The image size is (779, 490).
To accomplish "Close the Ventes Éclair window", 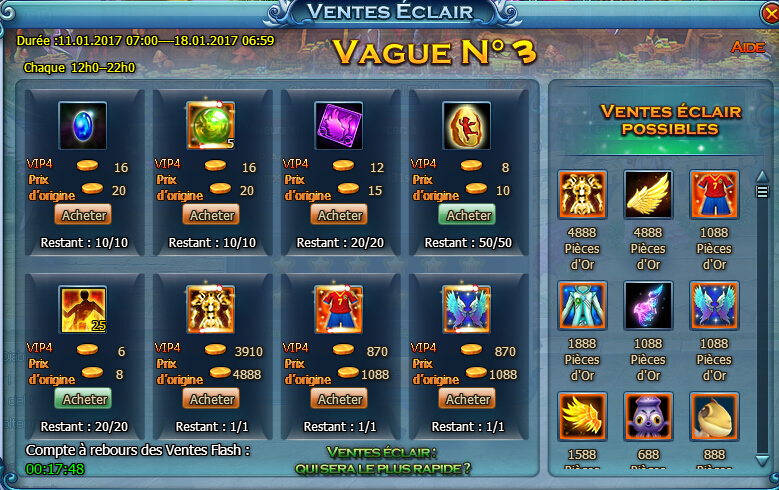I will coord(766,13).
